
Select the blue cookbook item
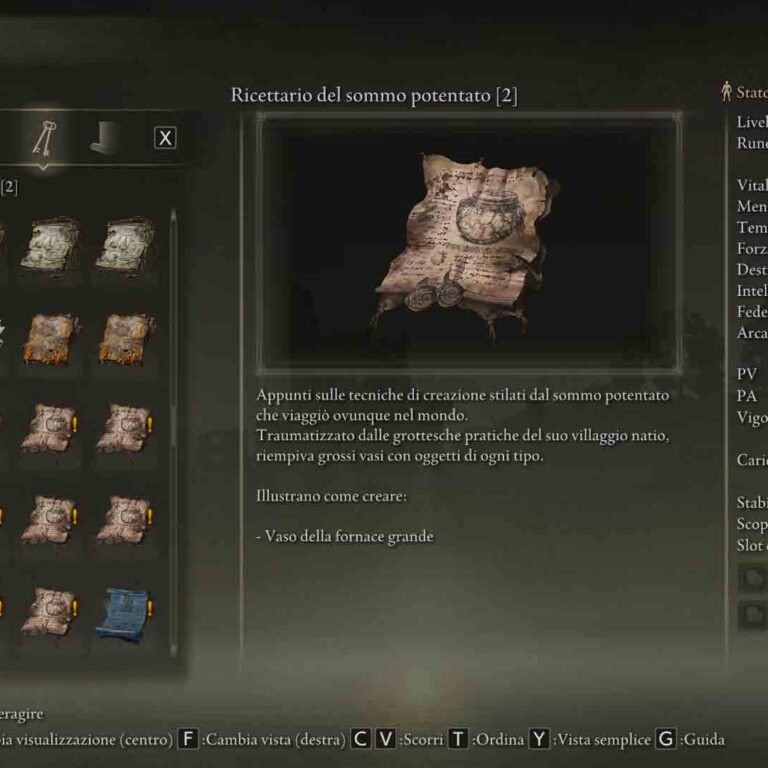[124, 613]
